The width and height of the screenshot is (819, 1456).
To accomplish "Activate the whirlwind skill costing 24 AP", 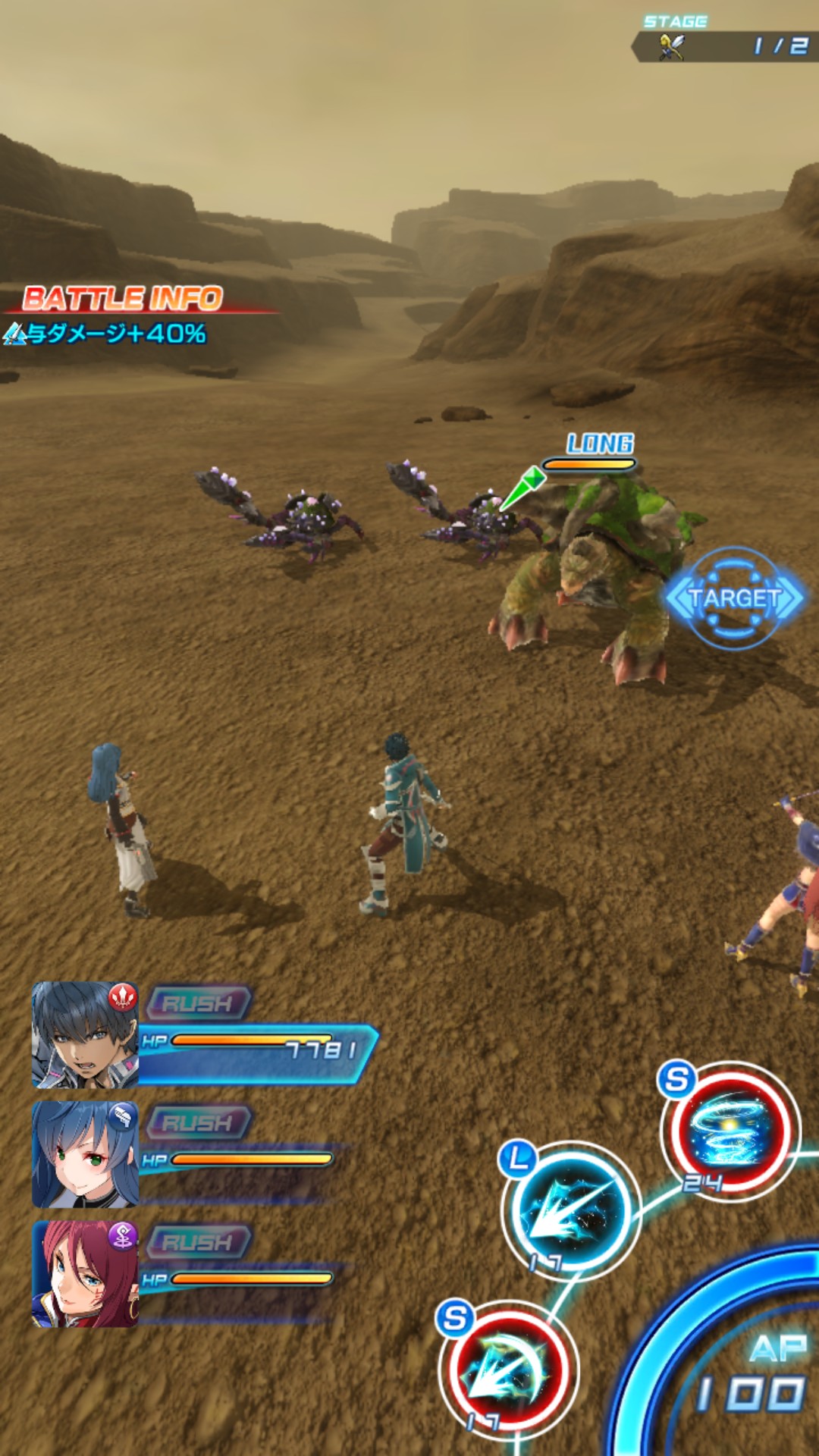I will (730, 1130).
